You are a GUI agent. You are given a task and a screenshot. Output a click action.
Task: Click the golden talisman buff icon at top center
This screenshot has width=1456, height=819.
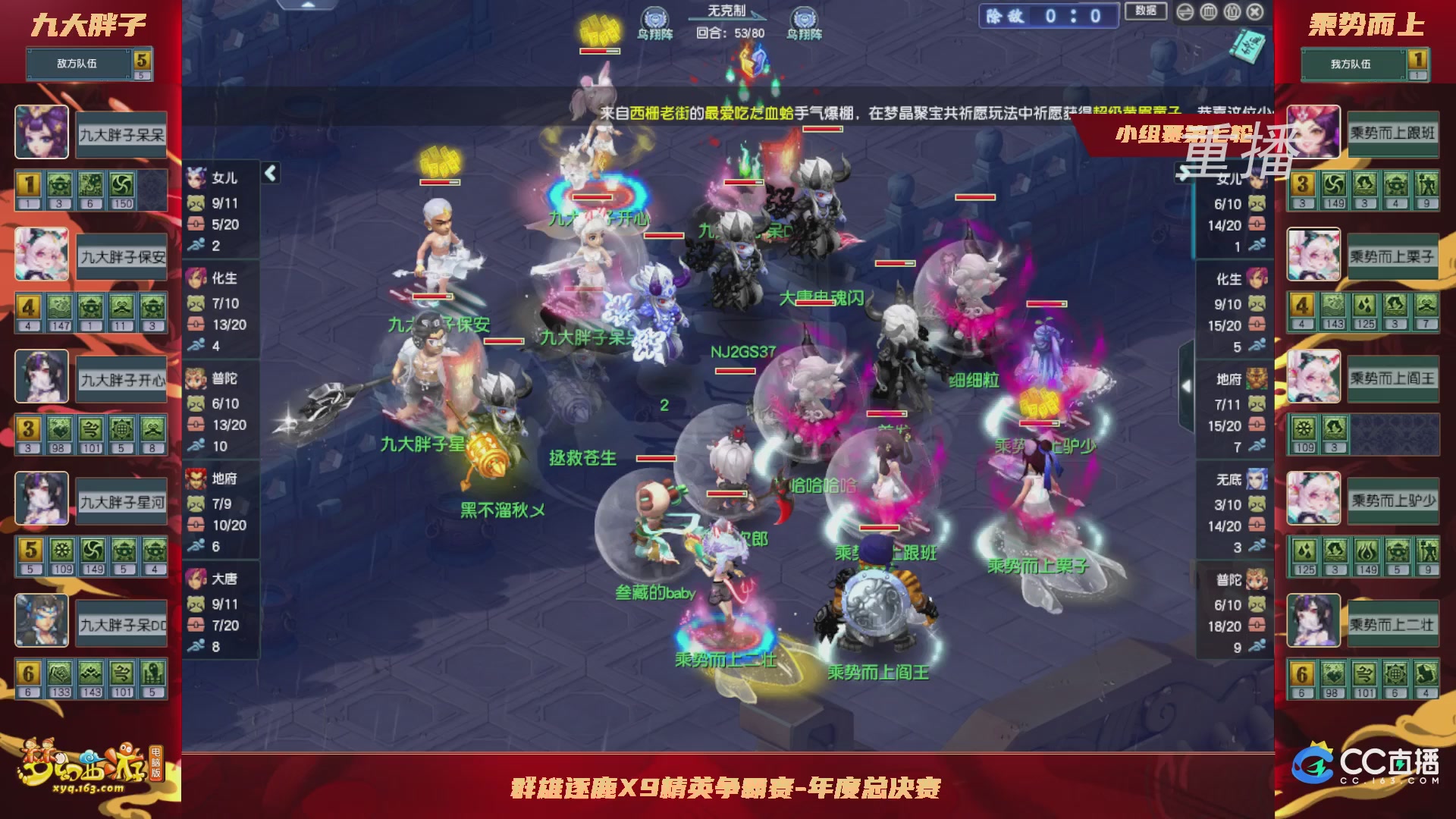point(598,28)
